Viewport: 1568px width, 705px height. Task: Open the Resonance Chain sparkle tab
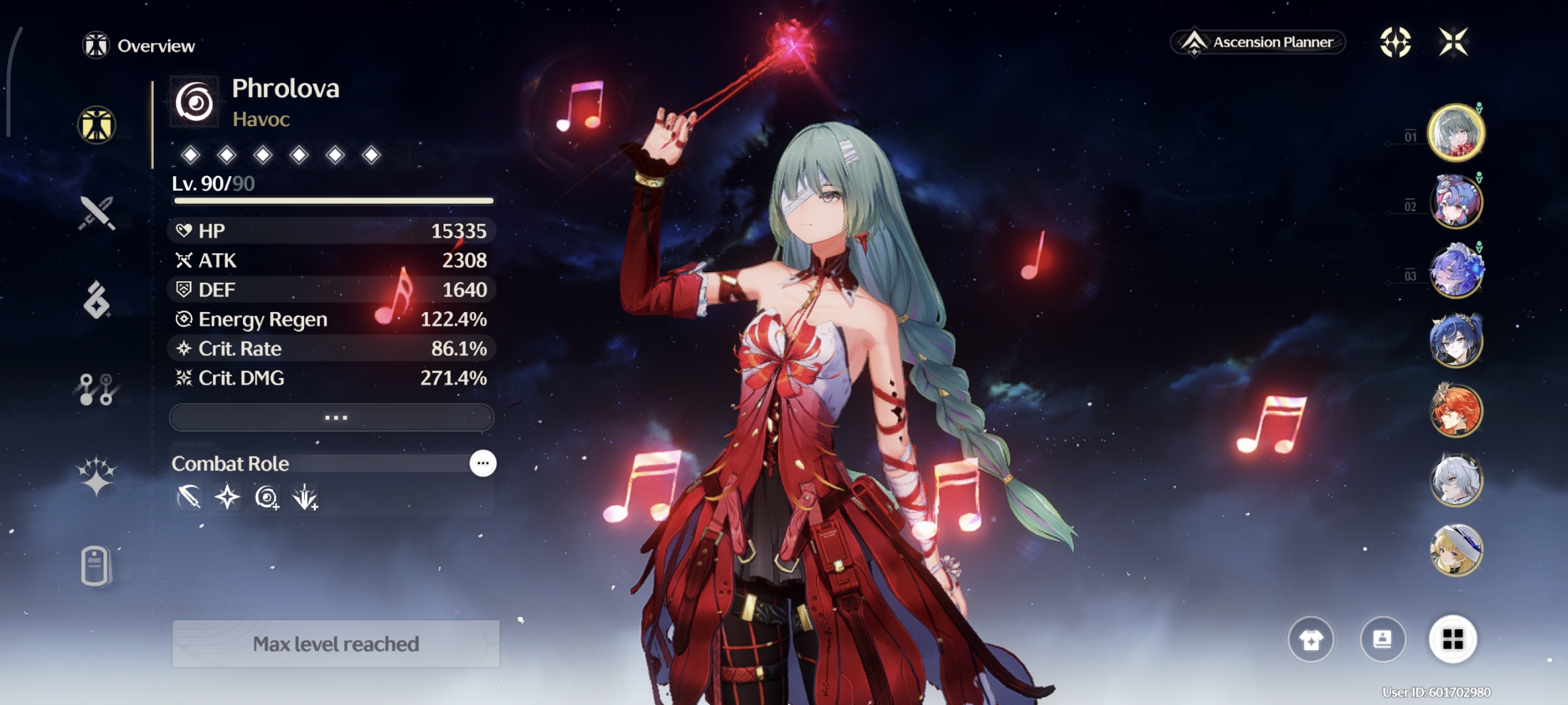coord(97,476)
